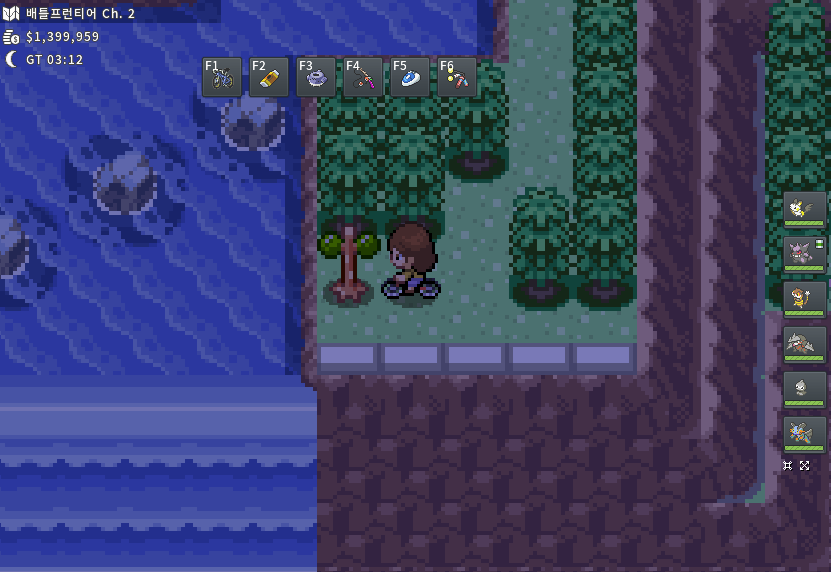
Task: Use the bicycle in the F1 slot
Action: pos(222,77)
